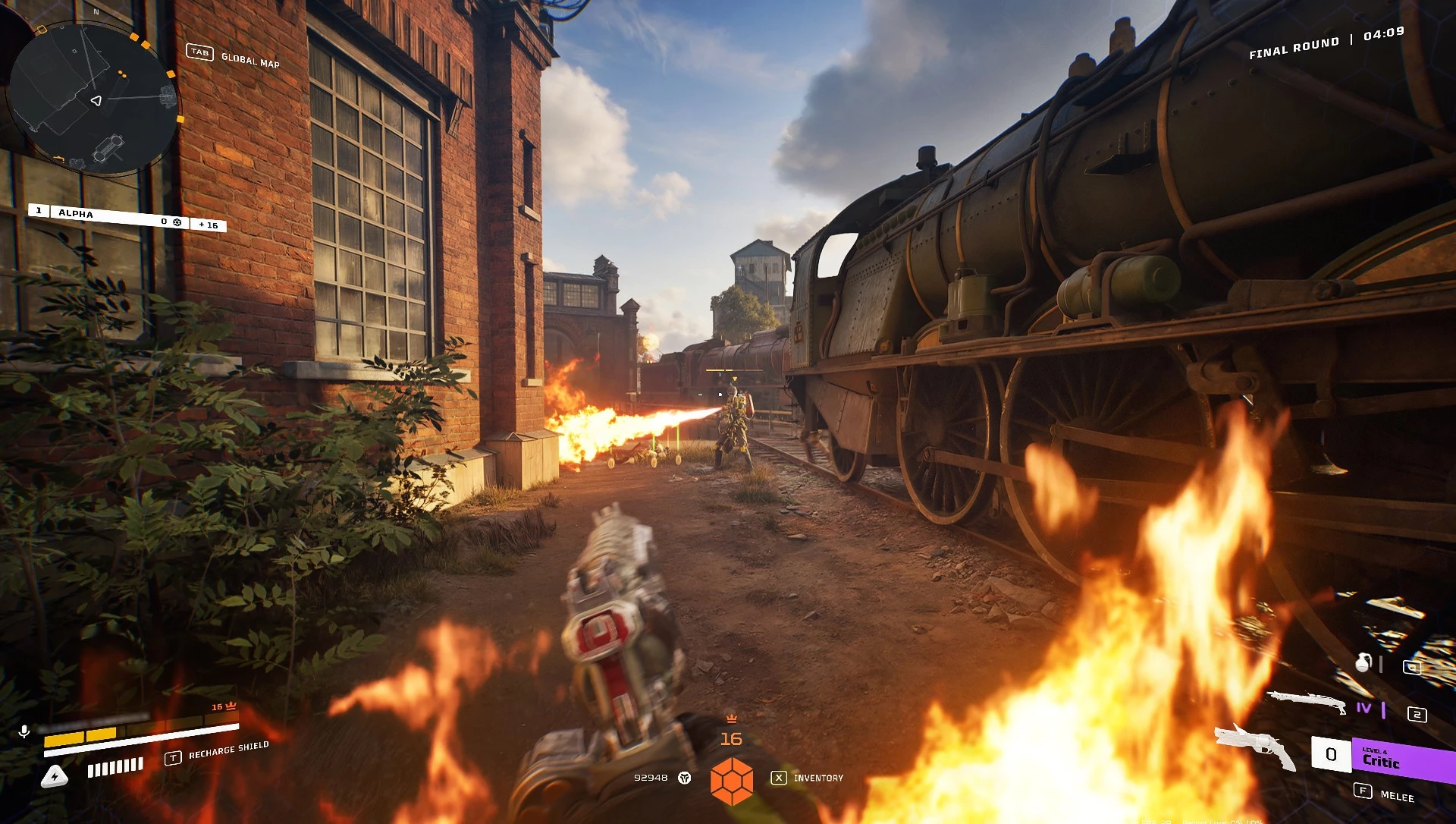Select the grenade icon
The width and height of the screenshot is (1456, 824).
[1363, 663]
